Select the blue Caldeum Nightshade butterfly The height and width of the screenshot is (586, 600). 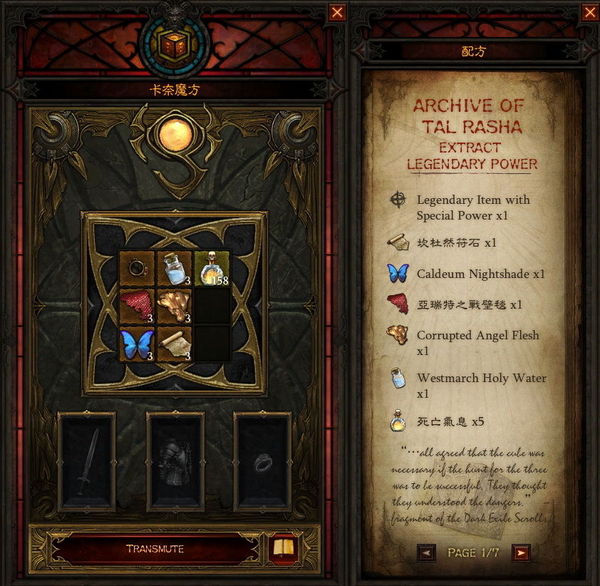(x=136, y=342)
